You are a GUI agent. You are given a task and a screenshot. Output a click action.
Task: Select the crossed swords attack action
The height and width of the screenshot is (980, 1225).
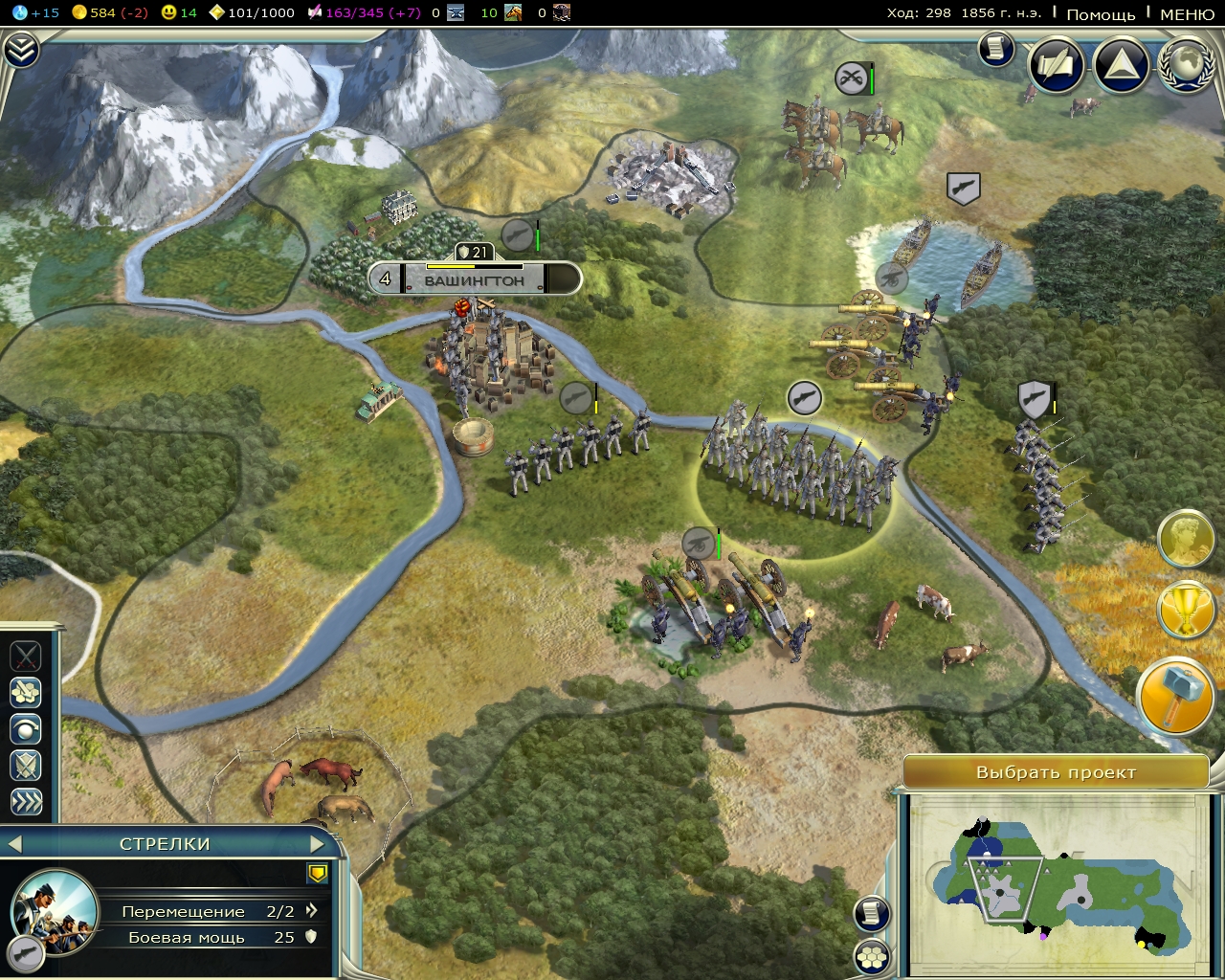tap(26, 656)
